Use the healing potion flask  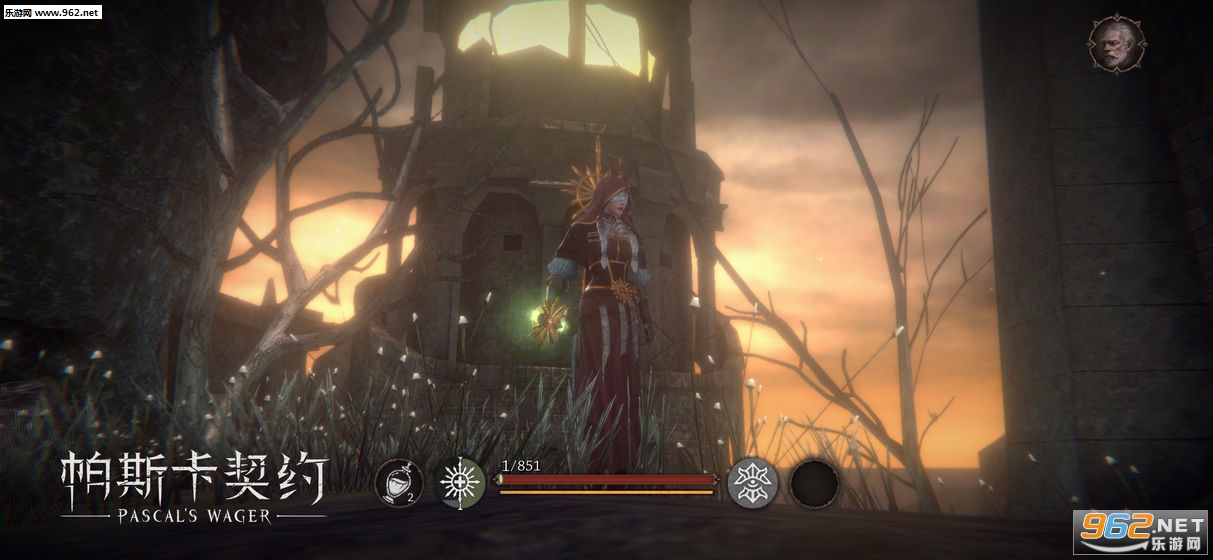coord(398,484)
